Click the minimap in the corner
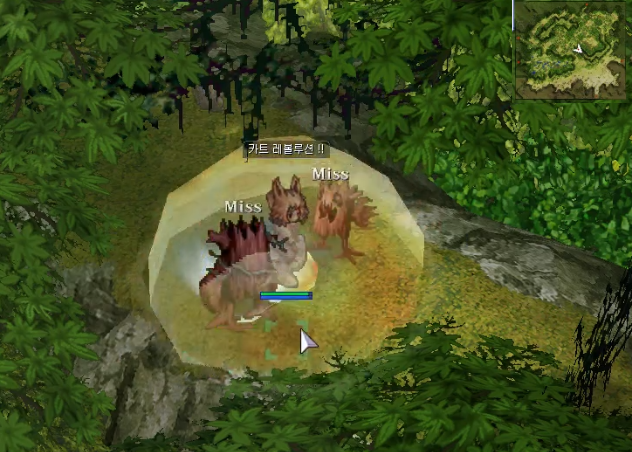This screenshot has height=452, width=632. coord(571,50)
